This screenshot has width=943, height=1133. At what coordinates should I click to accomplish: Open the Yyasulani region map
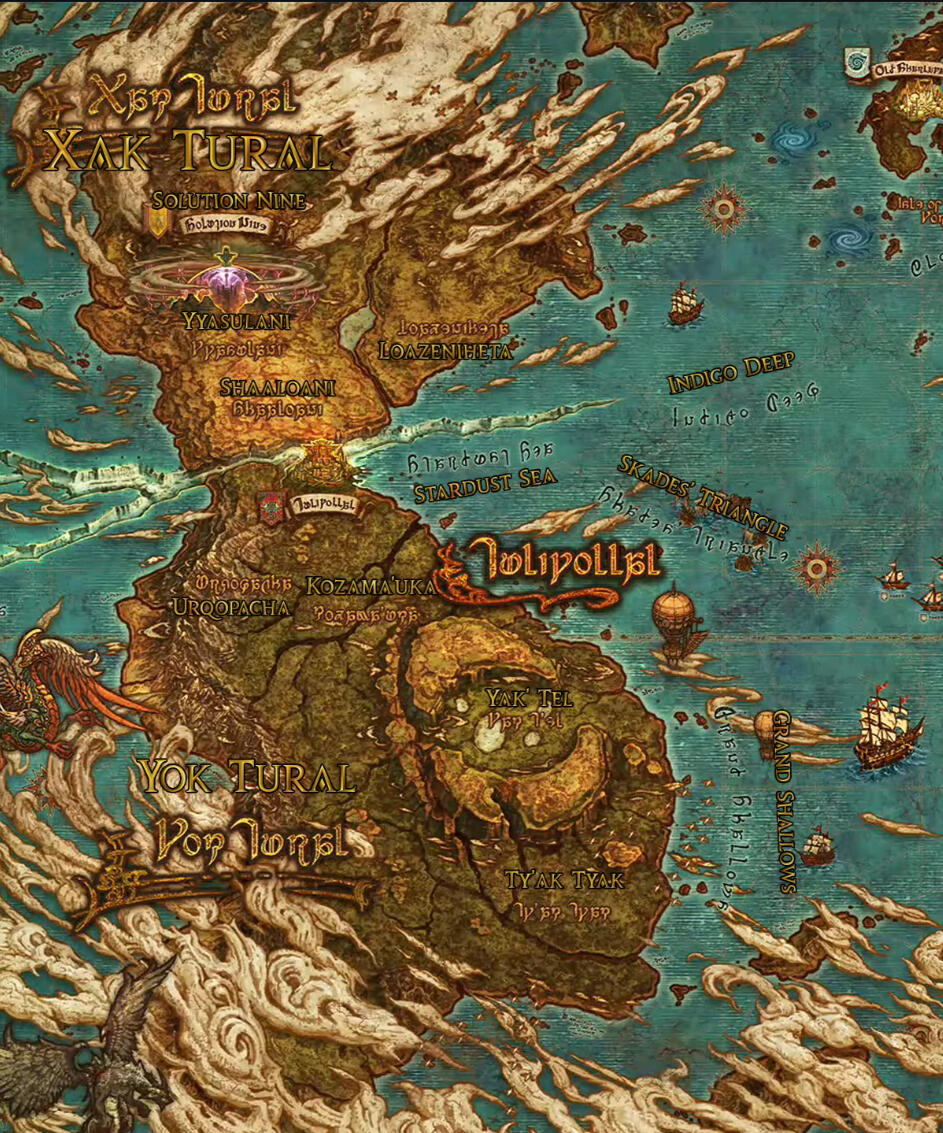tap(237, 321)
